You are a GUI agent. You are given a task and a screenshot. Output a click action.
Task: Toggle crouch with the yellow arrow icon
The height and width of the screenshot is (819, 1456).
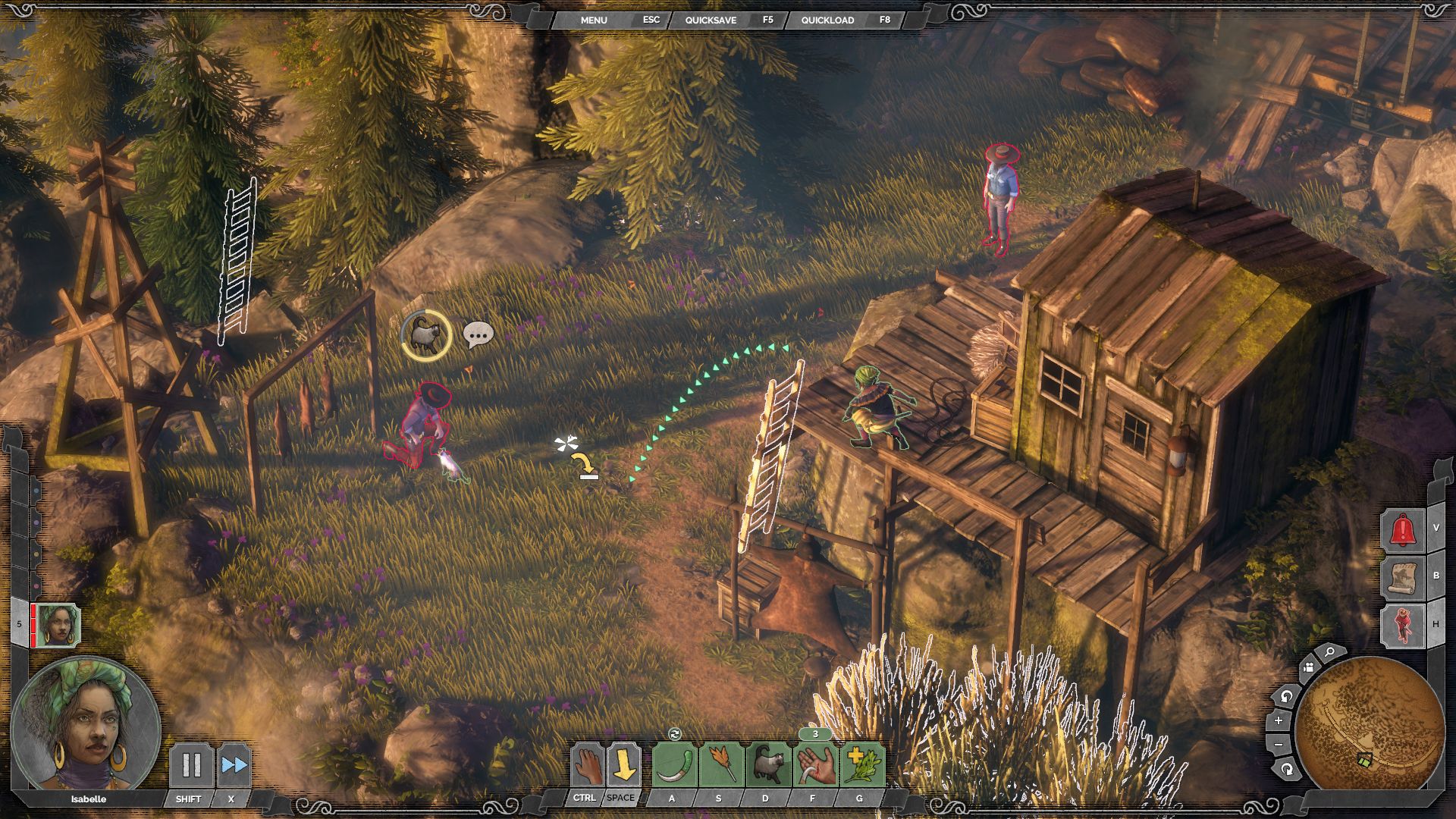tap(623, 765)
